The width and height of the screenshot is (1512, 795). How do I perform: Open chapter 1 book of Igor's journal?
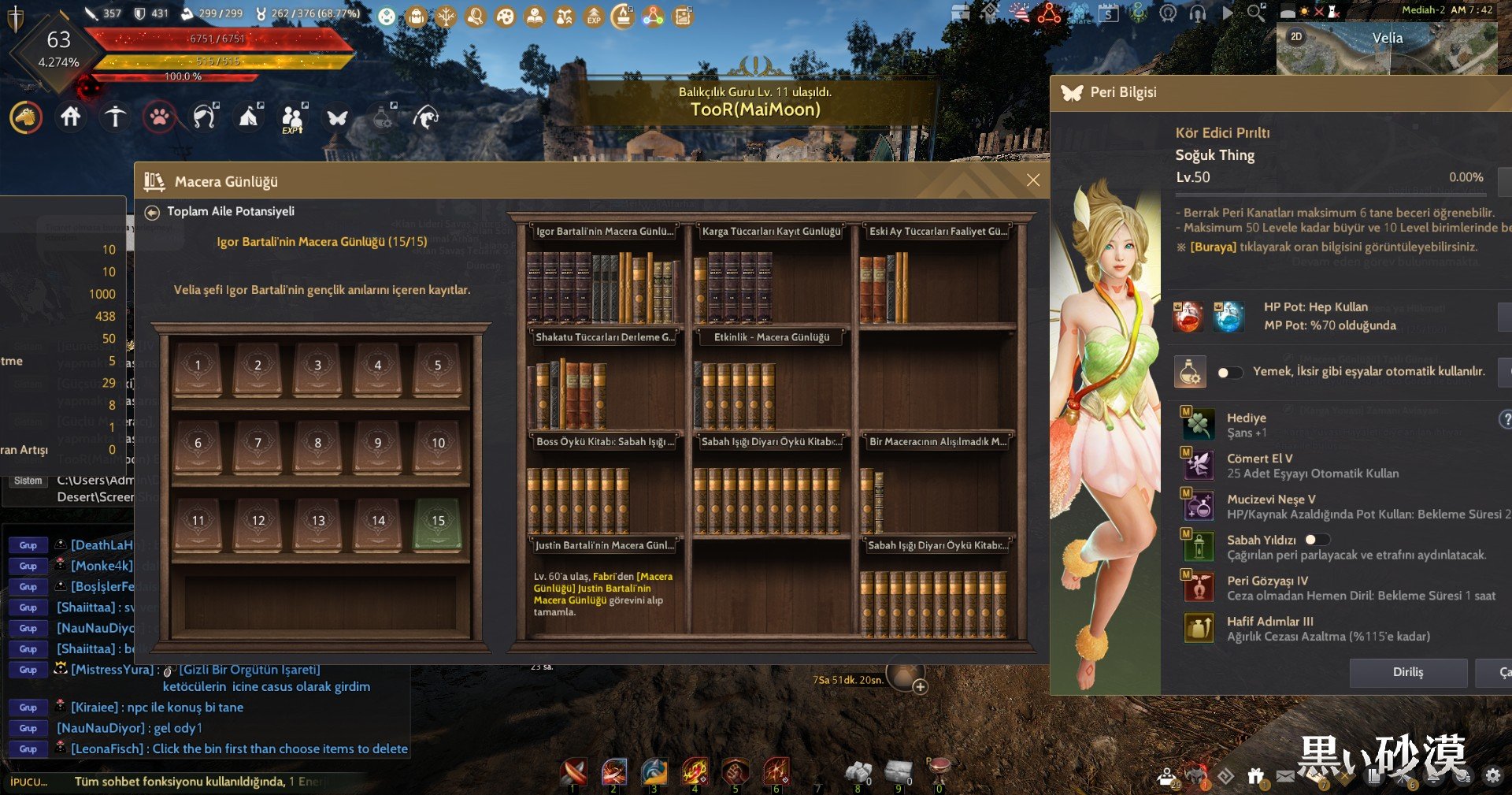[198, 367]
